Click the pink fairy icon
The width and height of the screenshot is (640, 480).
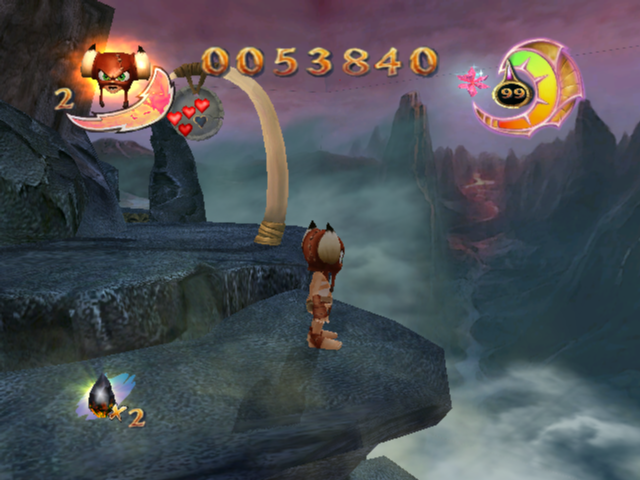tap(470, 78)
